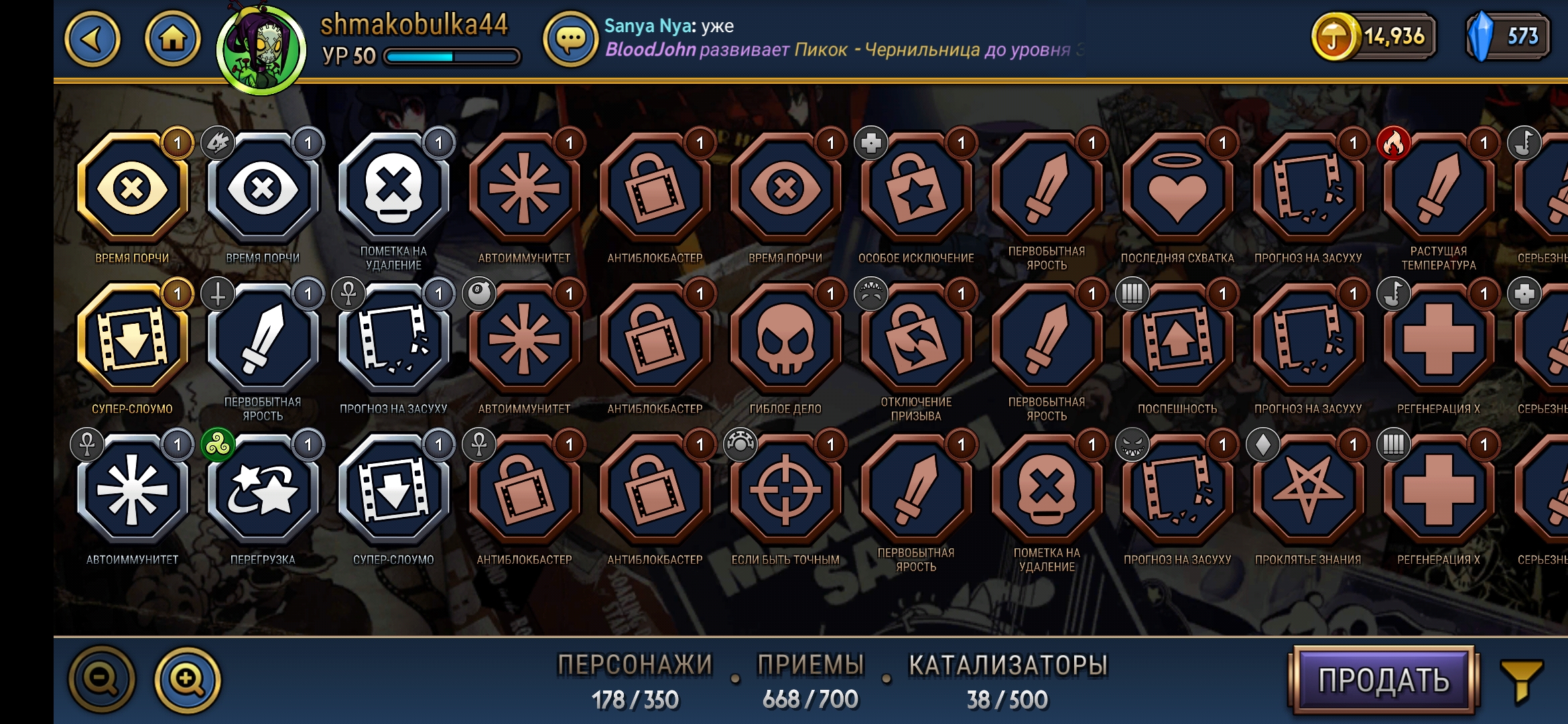Viewport: 1568px width, 724px height.
Task: Zoom in the catalyst grid
Action: [x=188, y=680]
